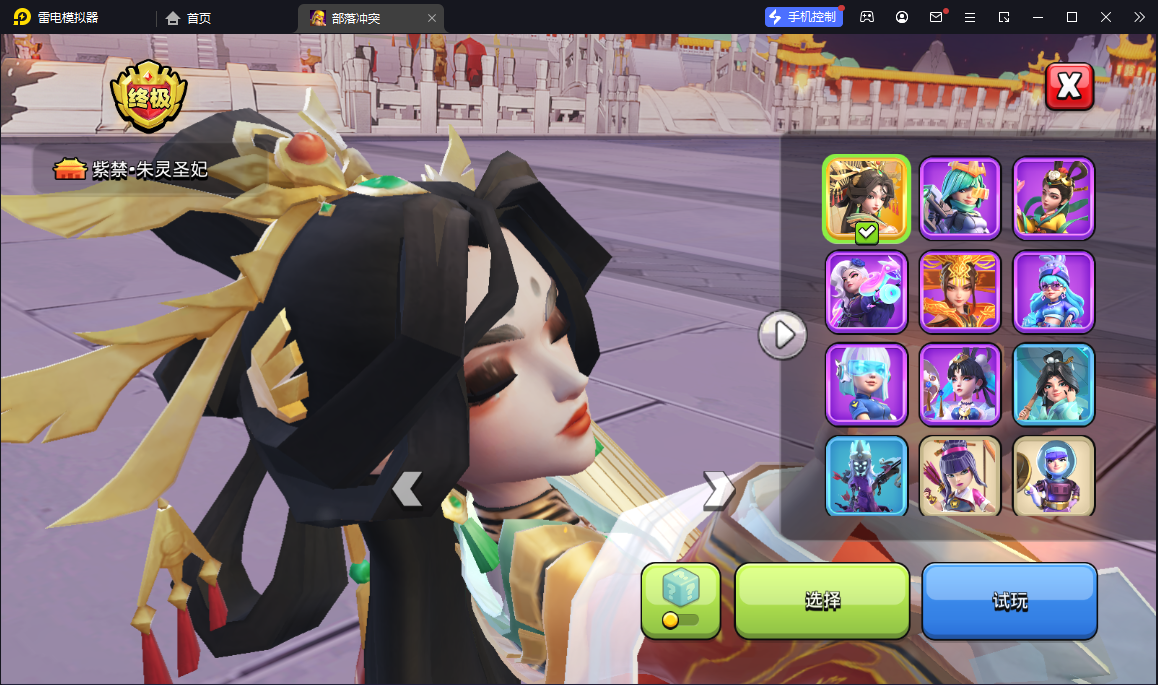This screenshot has height=685, width=1158.
Task: Collapse the skin panel with round arrow
Action: click(x=782, y=334)
